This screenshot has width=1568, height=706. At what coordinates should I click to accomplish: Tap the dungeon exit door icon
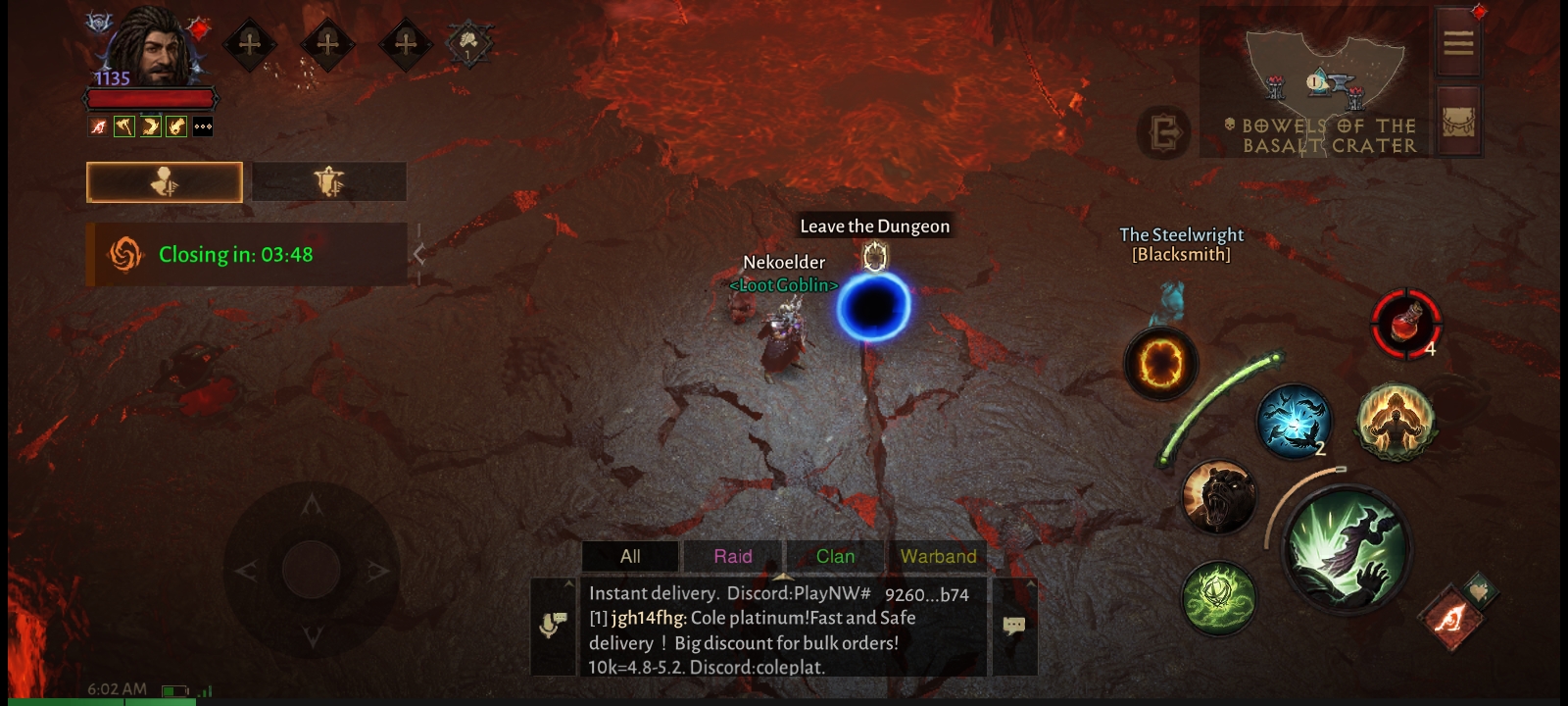point(1164,131)
